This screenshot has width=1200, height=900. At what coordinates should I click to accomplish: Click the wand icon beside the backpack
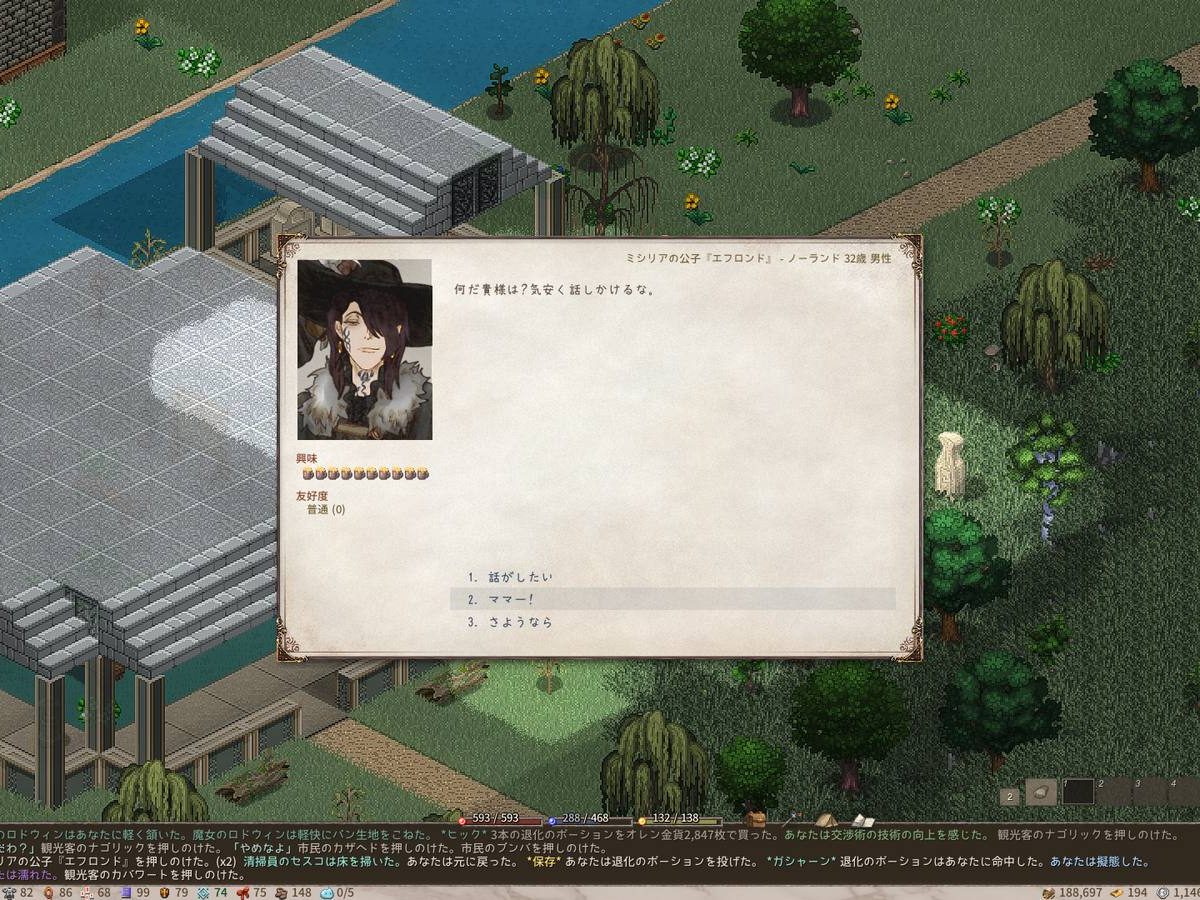point(792,819)
